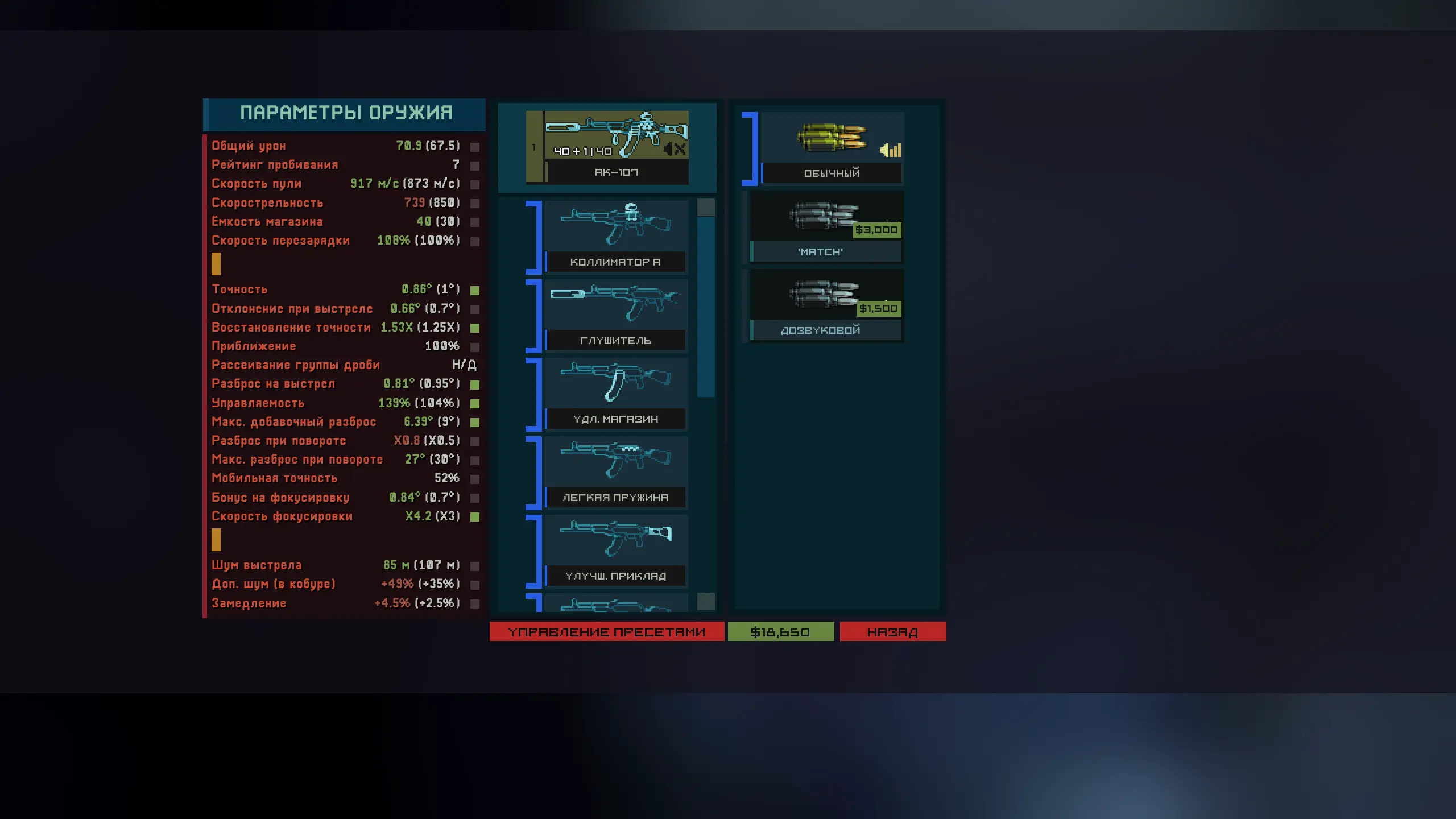
Task: Pick the Удл. магазин extended magazine
Action: (615, 393)
